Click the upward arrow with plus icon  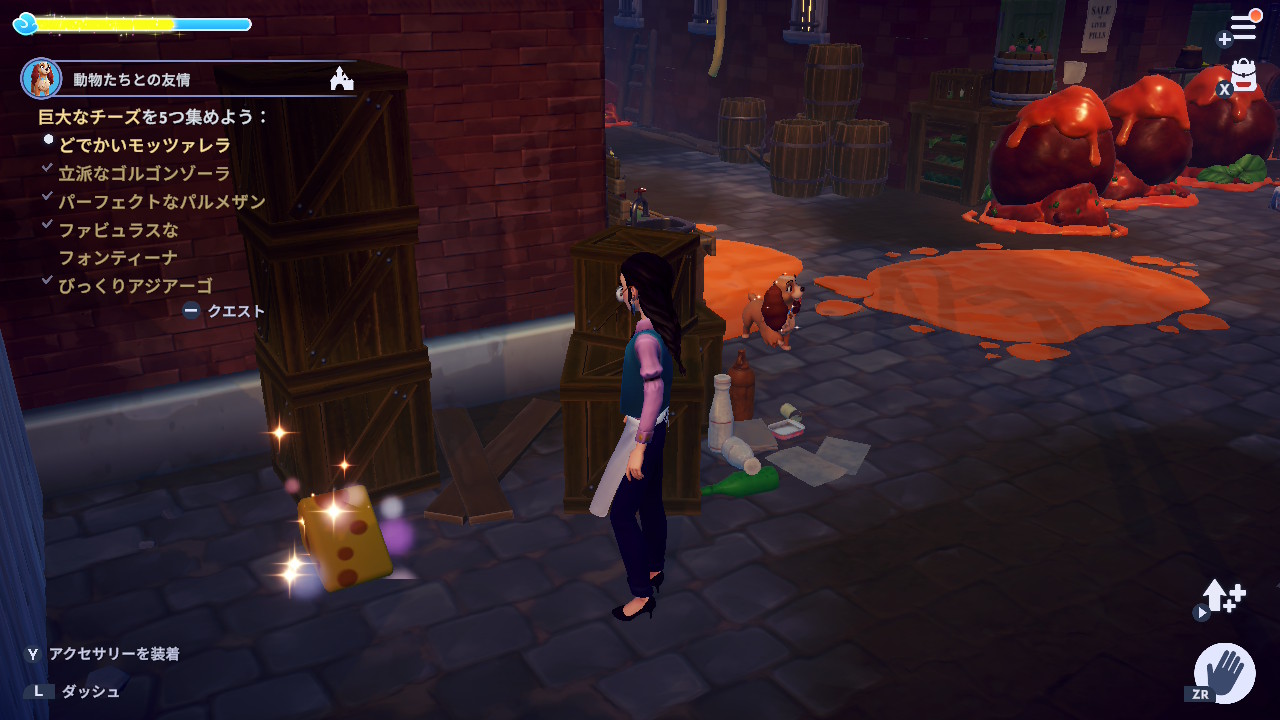coord(1223,597)
